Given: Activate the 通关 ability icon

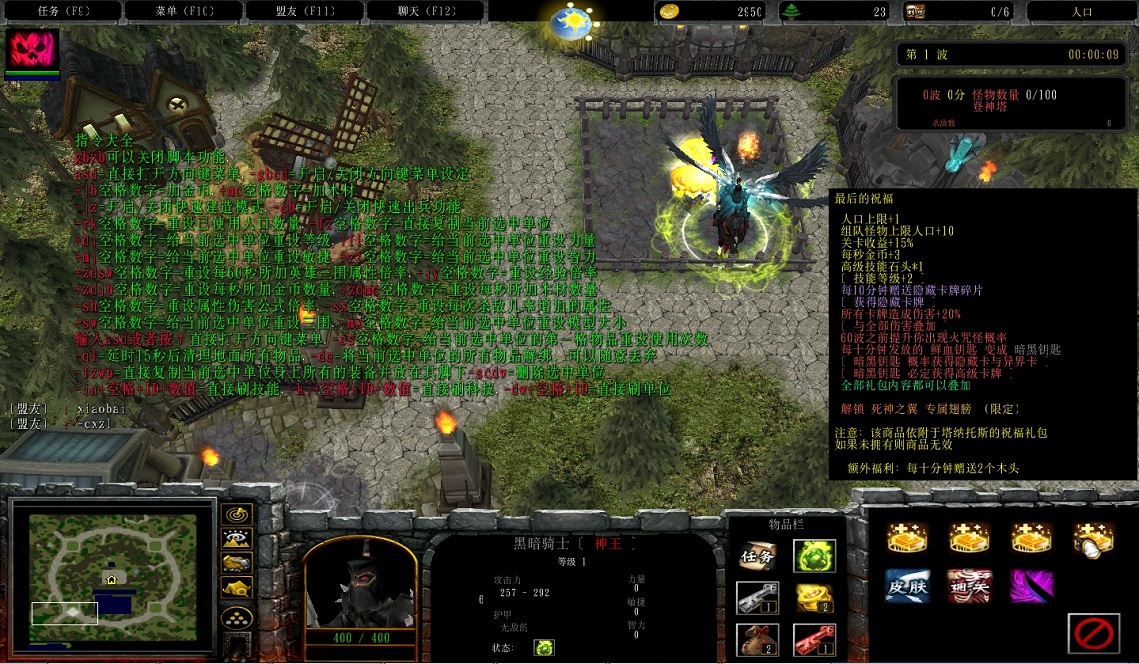Looking at the screenshot, I should click(969, 586).
